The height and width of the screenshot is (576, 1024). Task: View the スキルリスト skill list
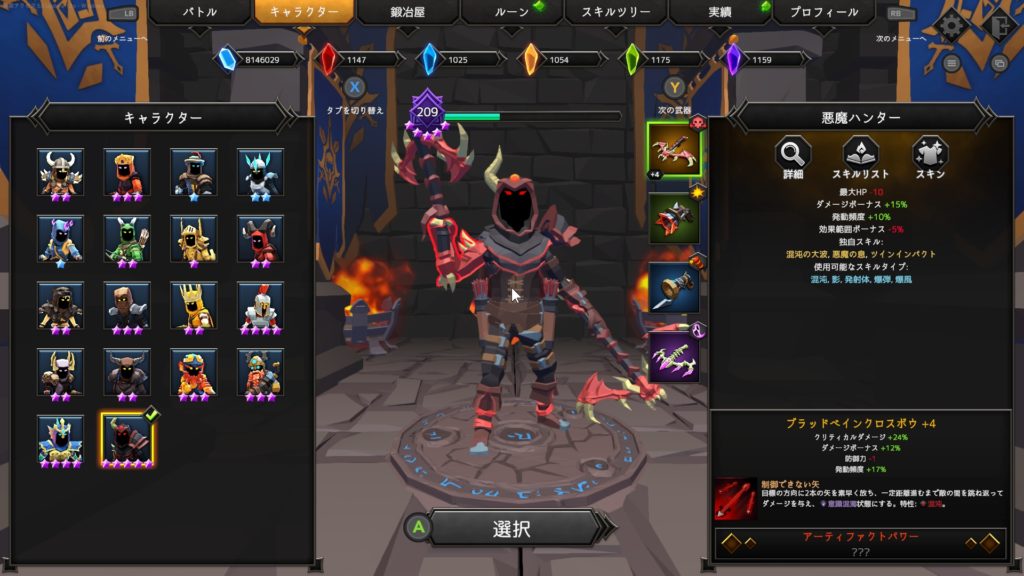(860, 155)
